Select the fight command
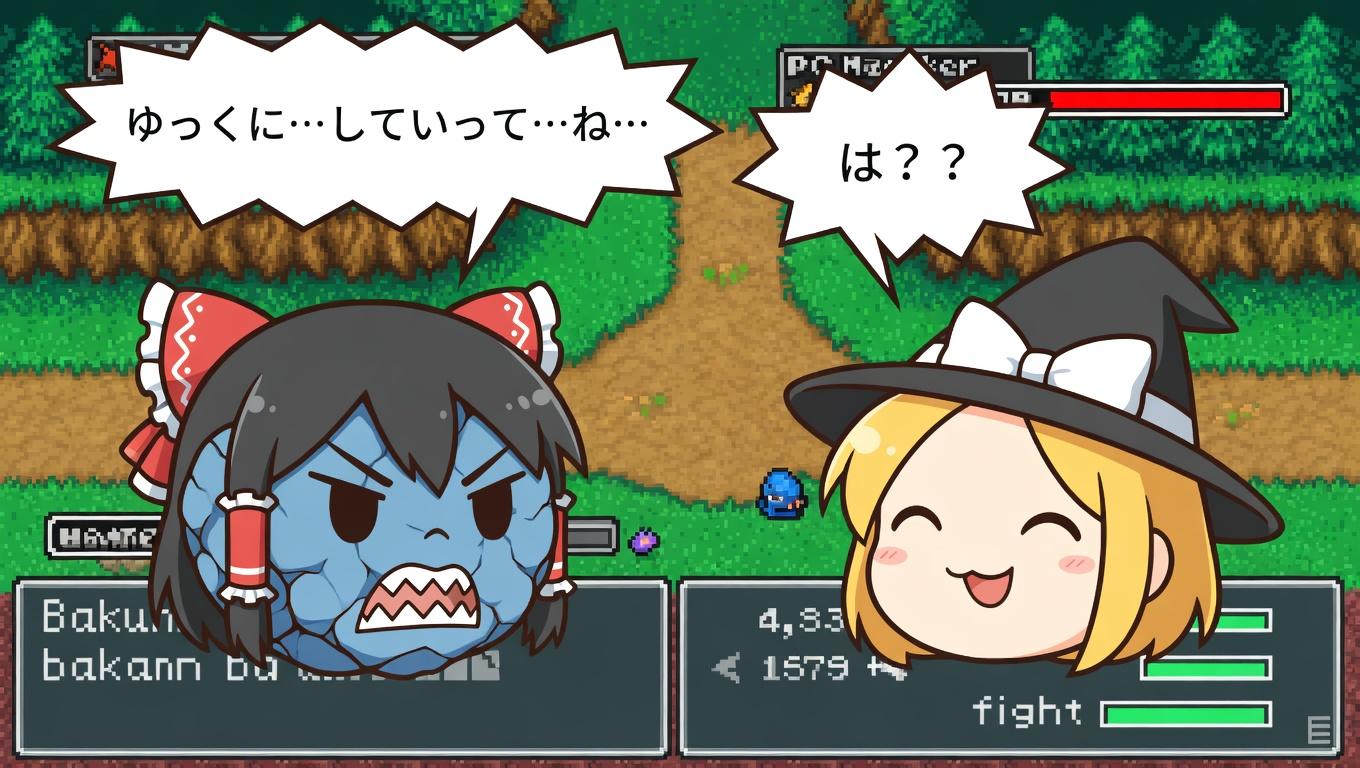 pos(1027,712)
